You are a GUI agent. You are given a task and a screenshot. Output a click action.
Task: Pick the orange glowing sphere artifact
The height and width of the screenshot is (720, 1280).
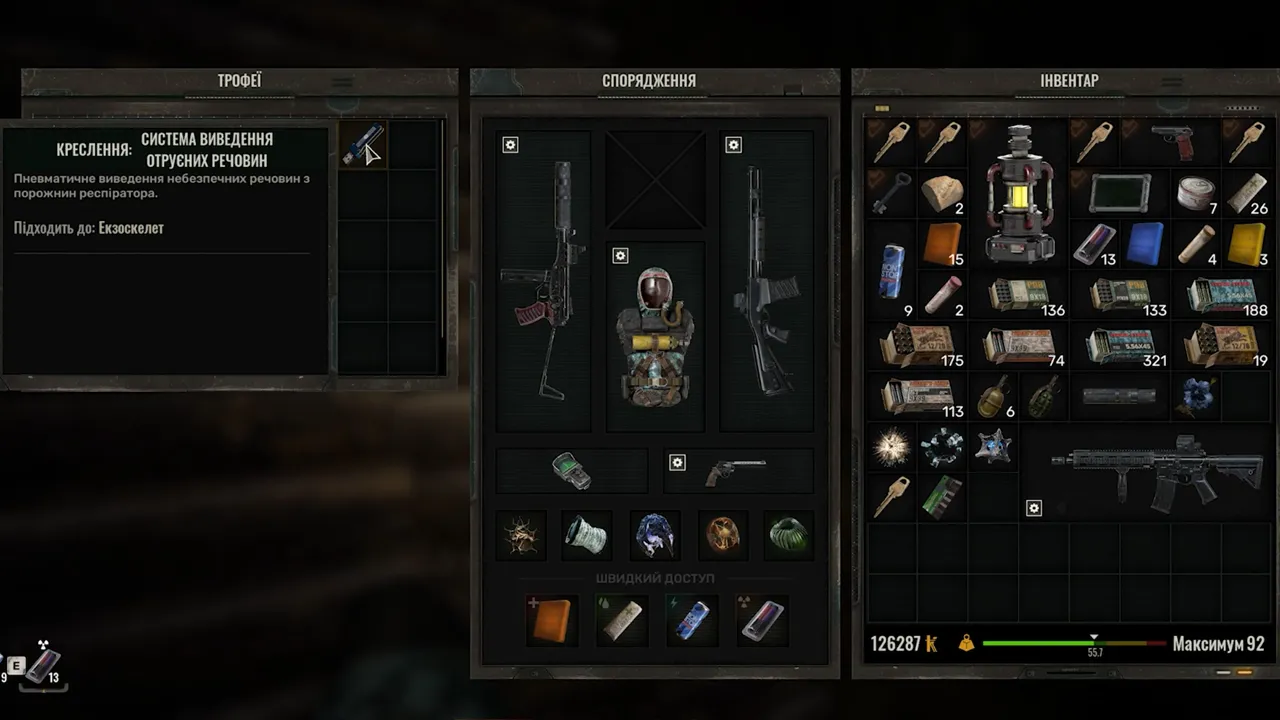[722, 536]
